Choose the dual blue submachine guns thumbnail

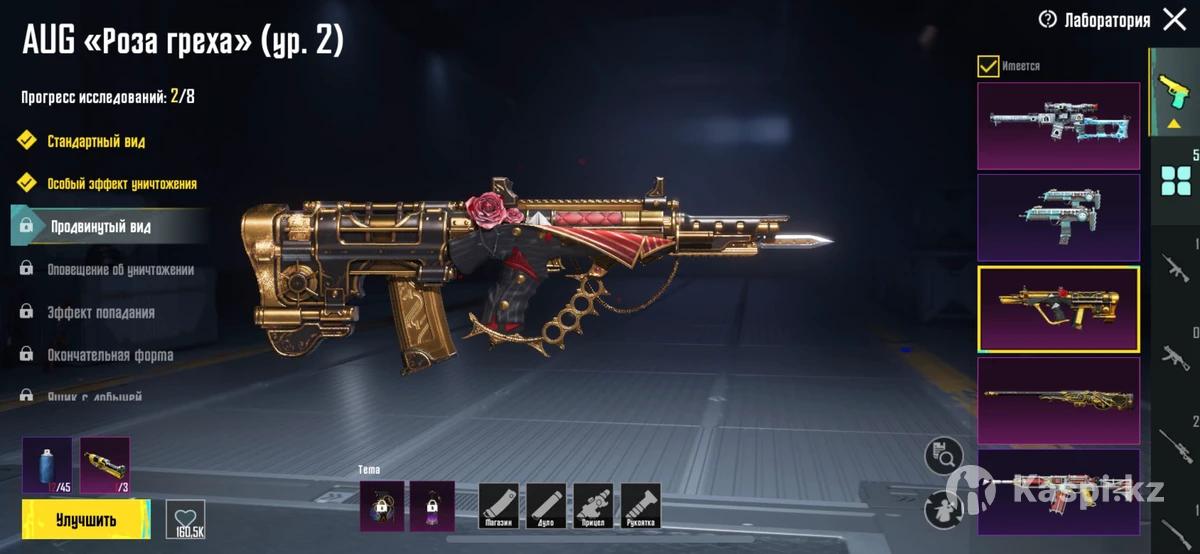(x=1058, y=218)
